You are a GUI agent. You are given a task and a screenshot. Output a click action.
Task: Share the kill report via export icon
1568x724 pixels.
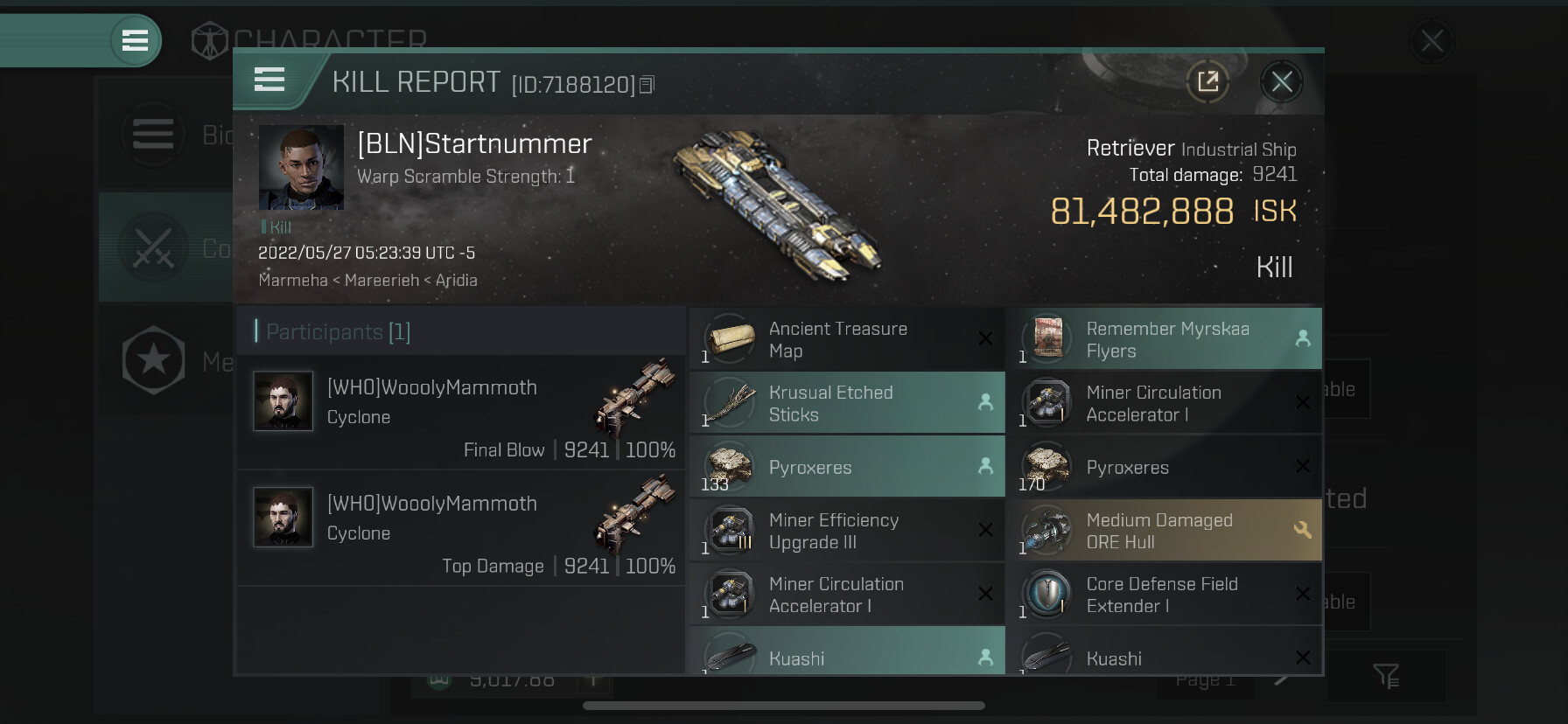pyautogui.click(x=1207, y=82)
